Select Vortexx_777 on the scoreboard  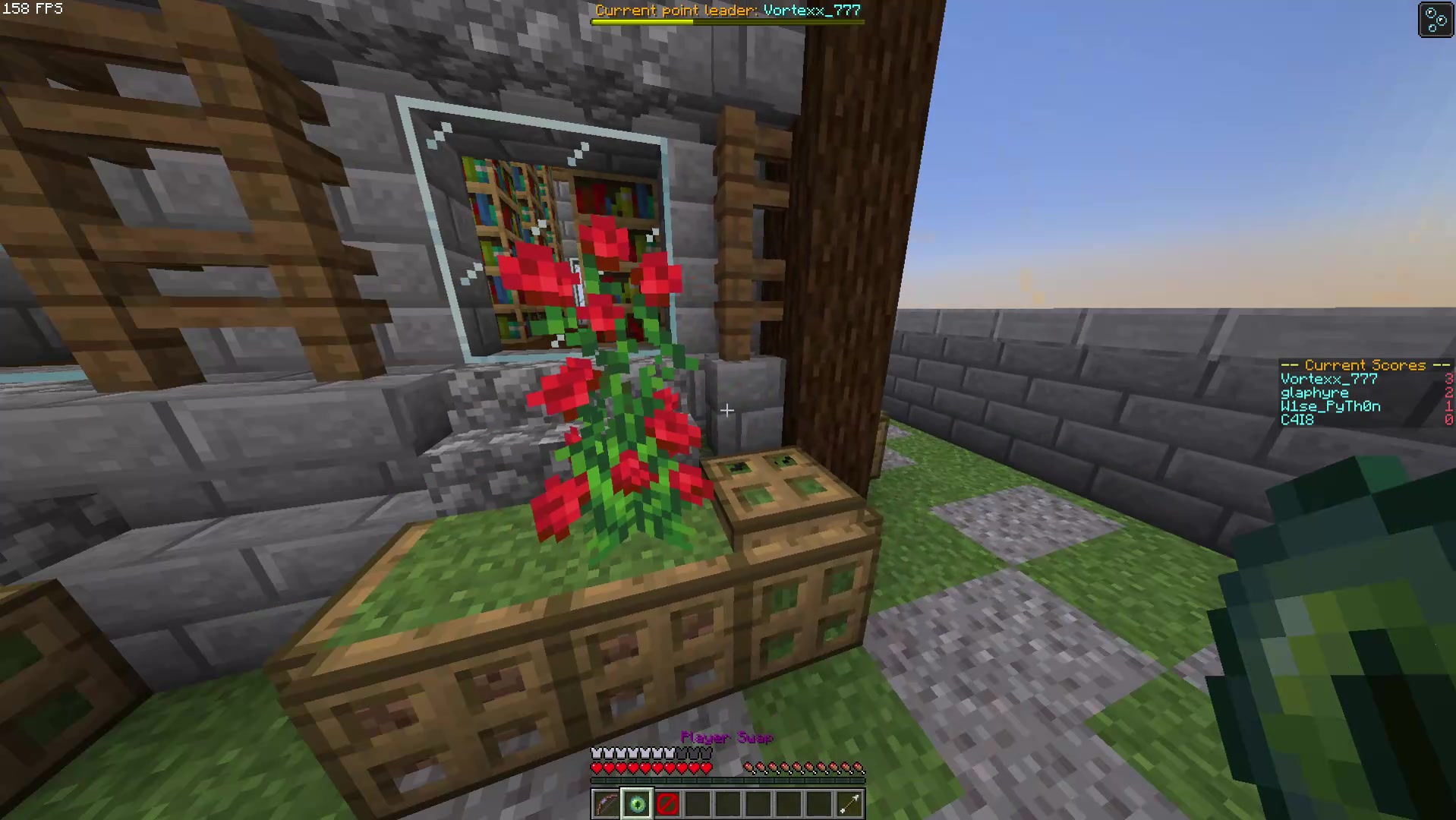coord(1328,379)
